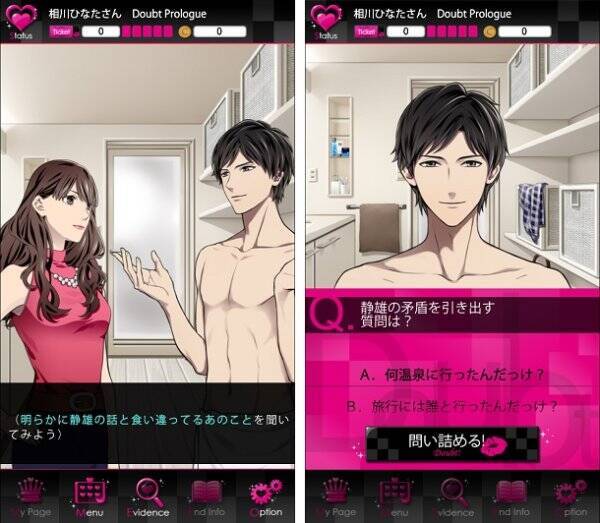600x523 pixels.
Task: Open the Menu icon on the dialogue screen
Action: 91,497
